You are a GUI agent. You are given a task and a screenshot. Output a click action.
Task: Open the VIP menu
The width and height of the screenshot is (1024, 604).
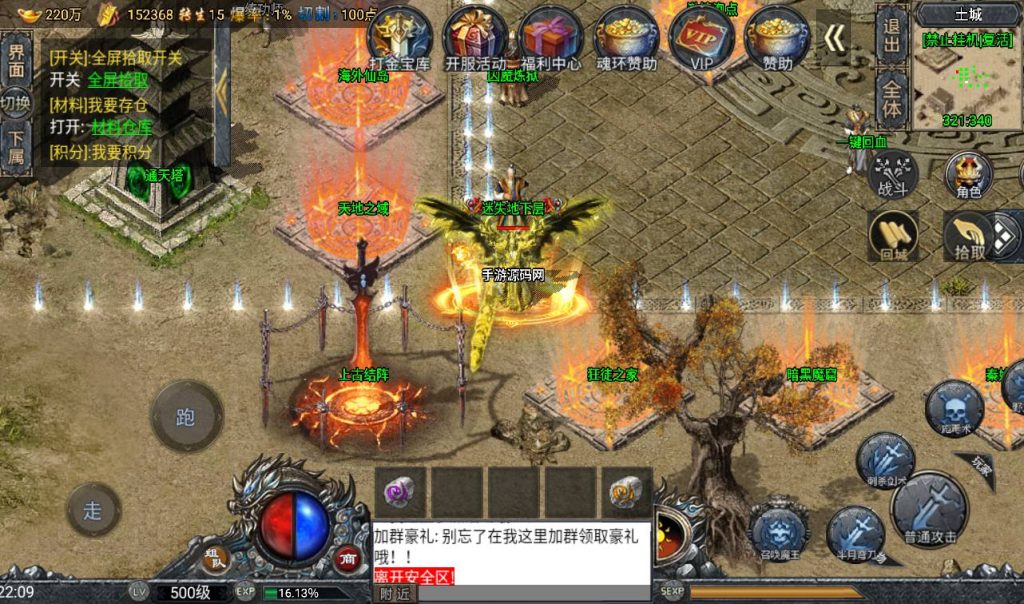click(701, 38)
